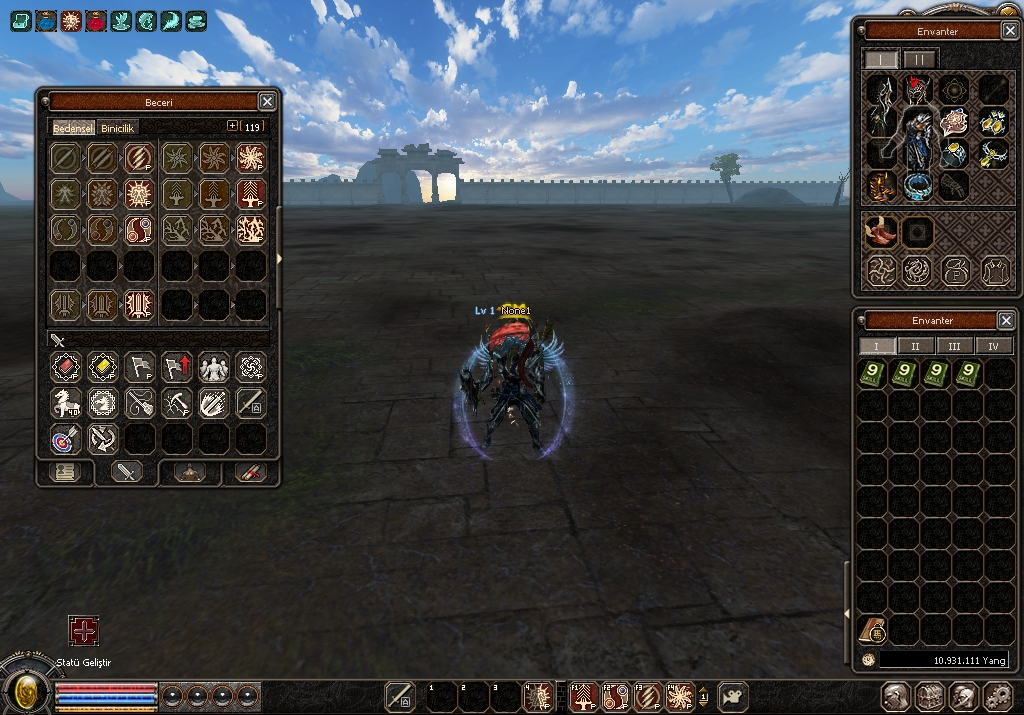Switch to bag page III
The image size is (1024, 715).
click(x=954, y=346)
